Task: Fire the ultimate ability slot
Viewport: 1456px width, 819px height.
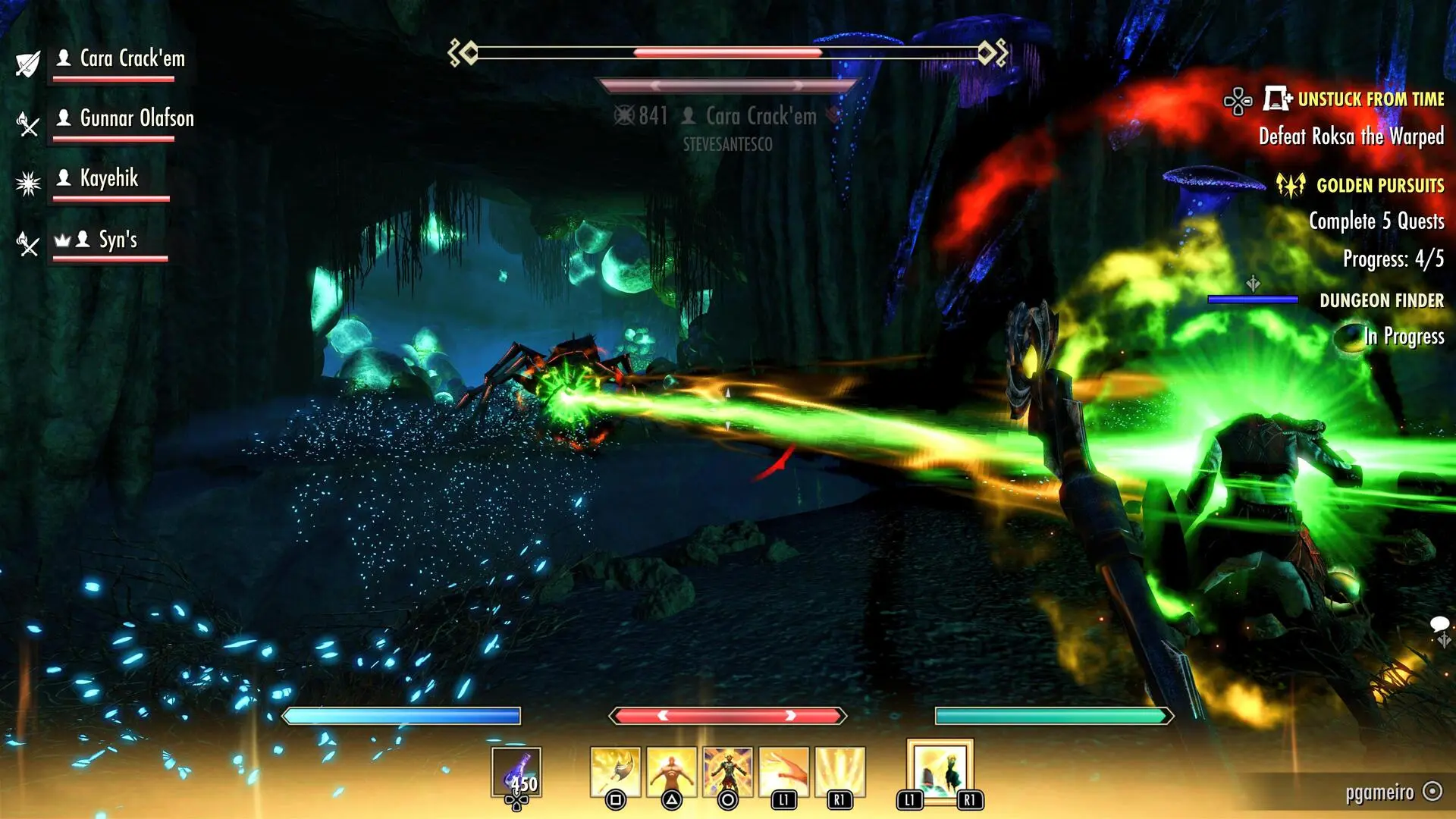Action: [x=940, y=770]
